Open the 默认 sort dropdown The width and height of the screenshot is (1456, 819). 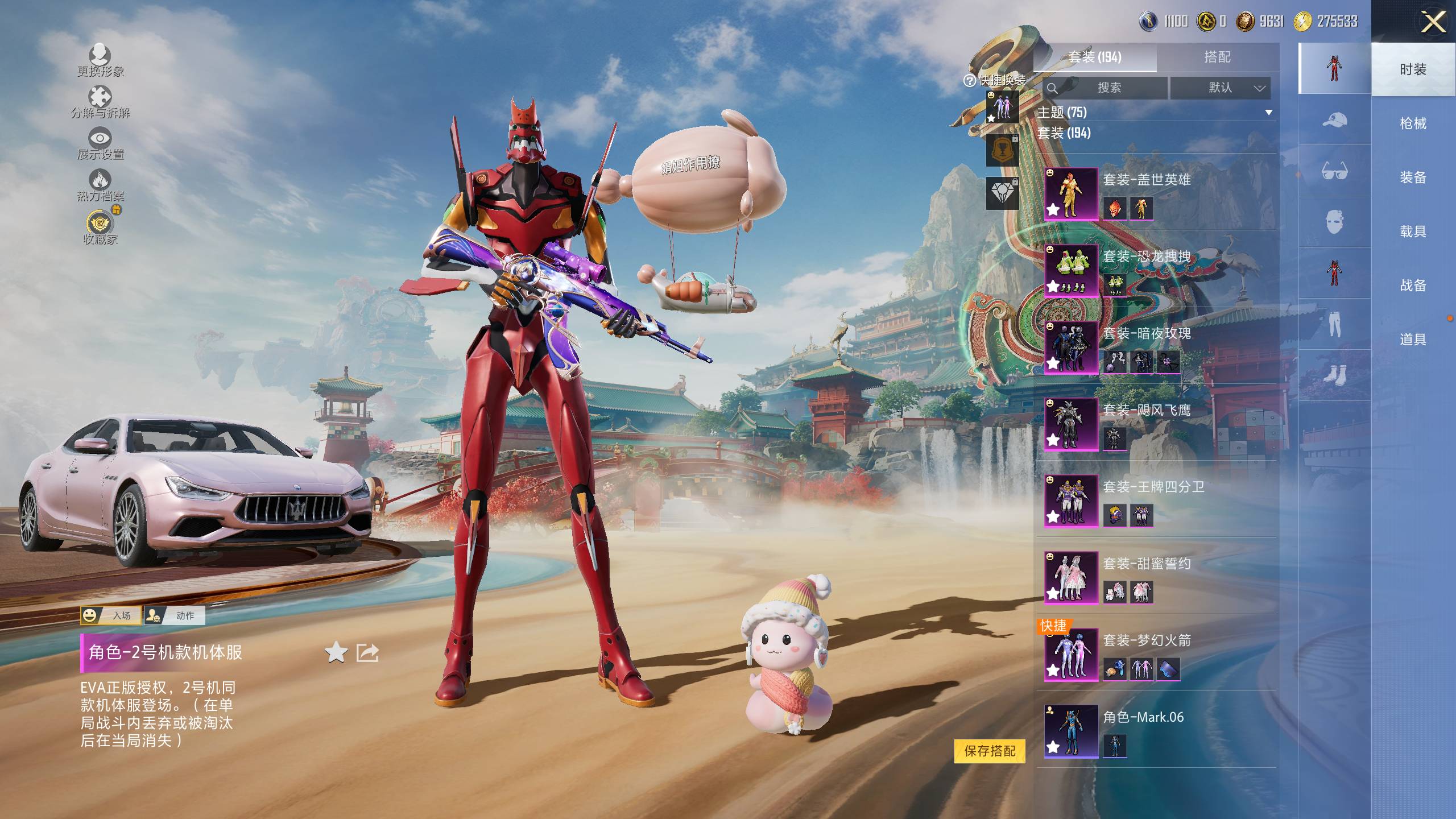(1220, 88)
